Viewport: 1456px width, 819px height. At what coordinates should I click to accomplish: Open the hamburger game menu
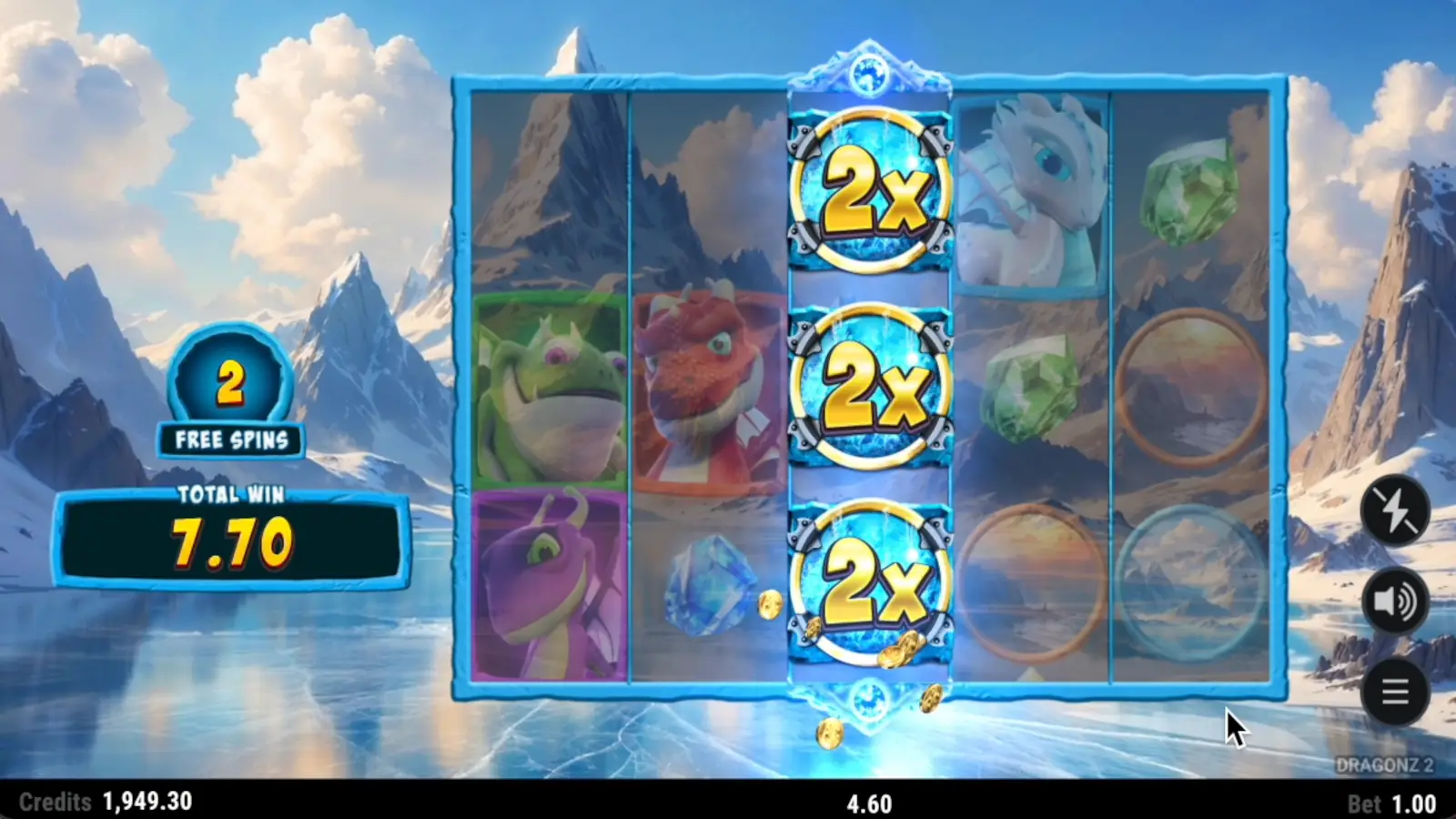(x=1395, y=692)
